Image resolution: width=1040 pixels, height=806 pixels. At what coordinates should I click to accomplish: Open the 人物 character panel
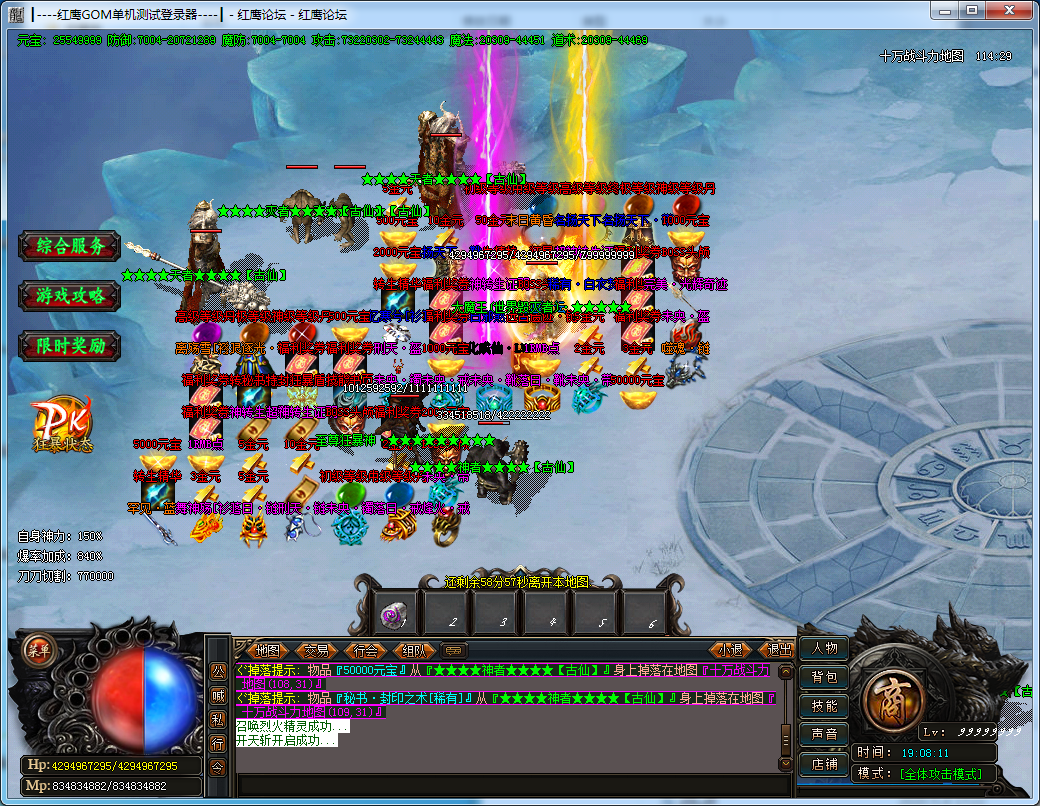tap(824, 648)
